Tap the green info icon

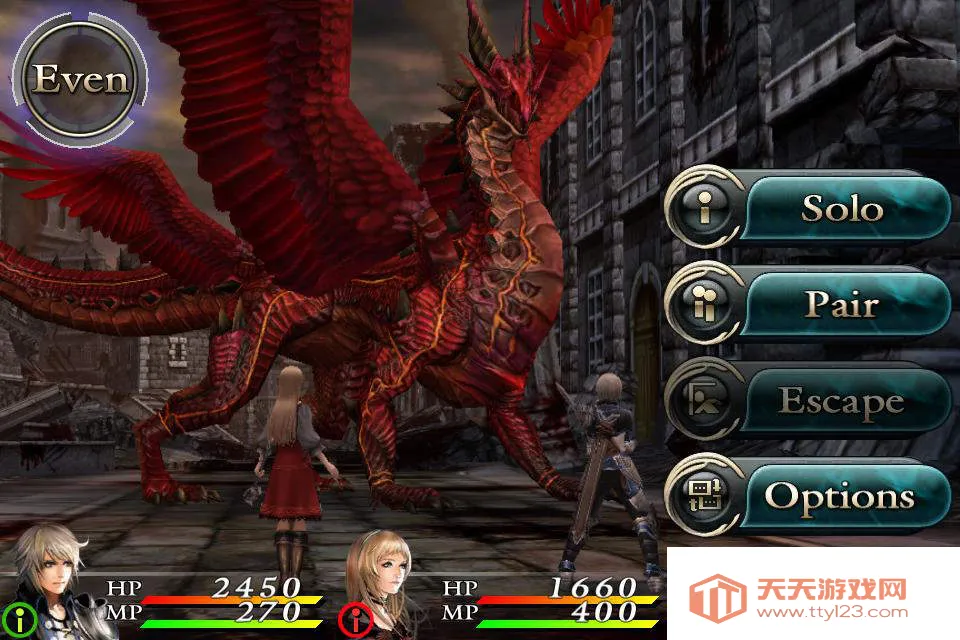tap(17, 618)
